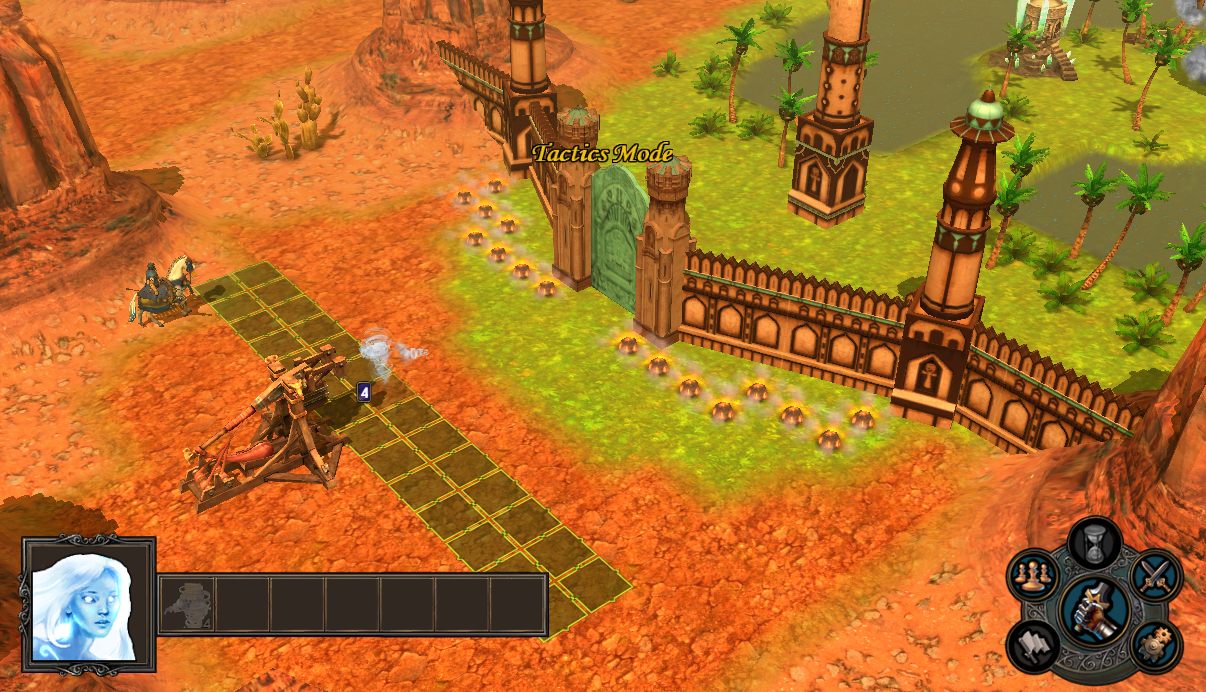Click the white flags surrender button
The width and height of the screenshot is (1206, 692).
point(1033,644)
